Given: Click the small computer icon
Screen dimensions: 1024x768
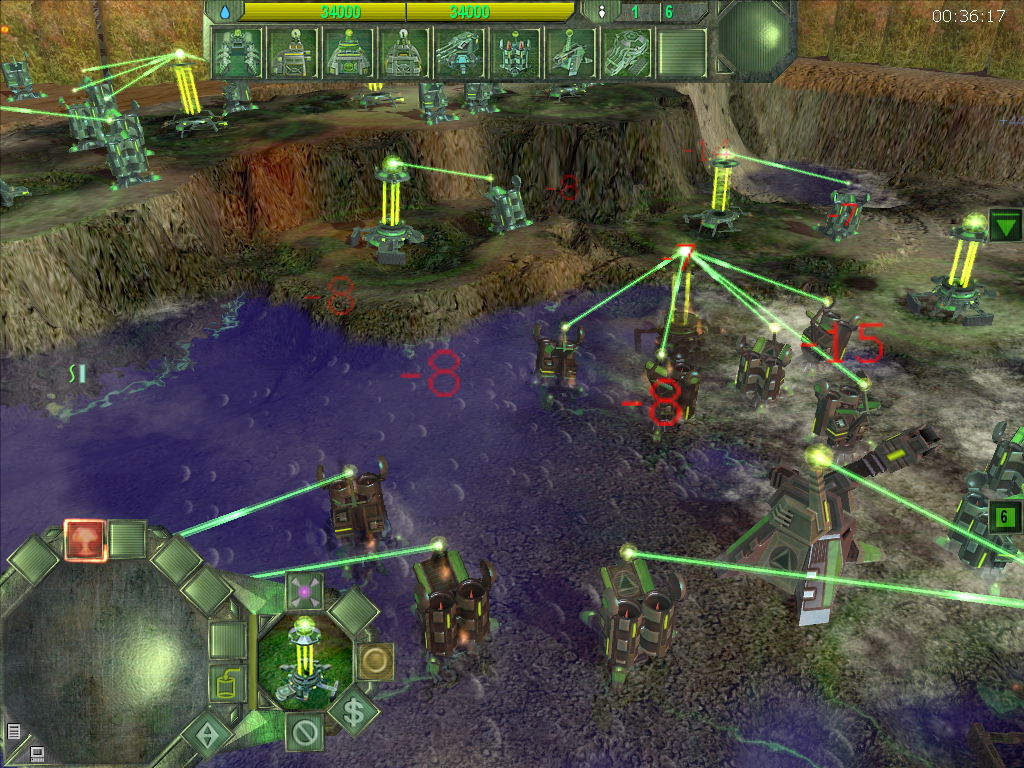Looking at the screenshot, I should coord(37,753).
